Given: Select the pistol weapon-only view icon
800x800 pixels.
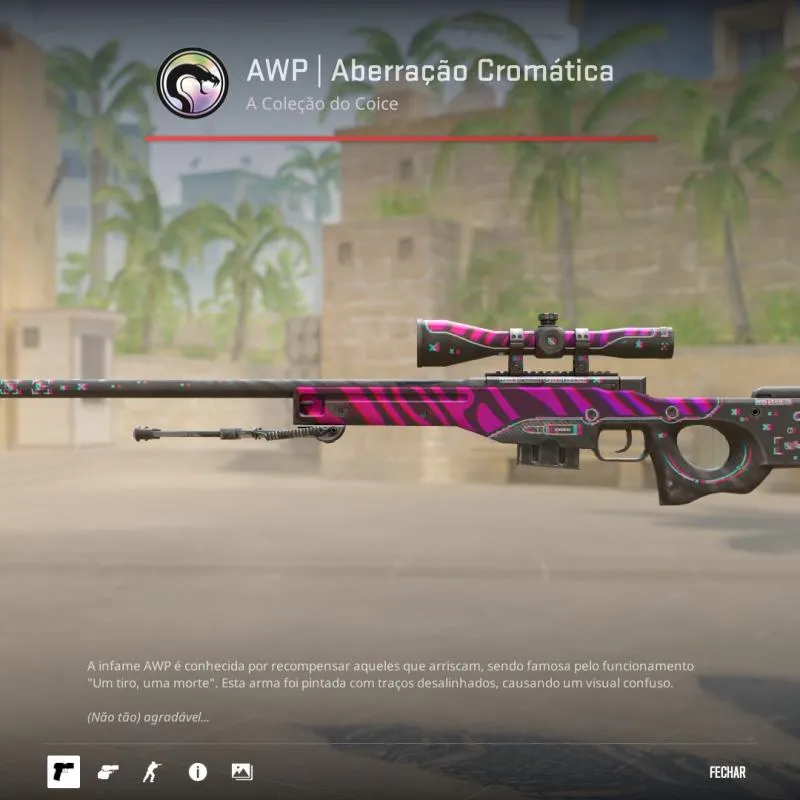Looking at the screenshot, I should (64, 771).
